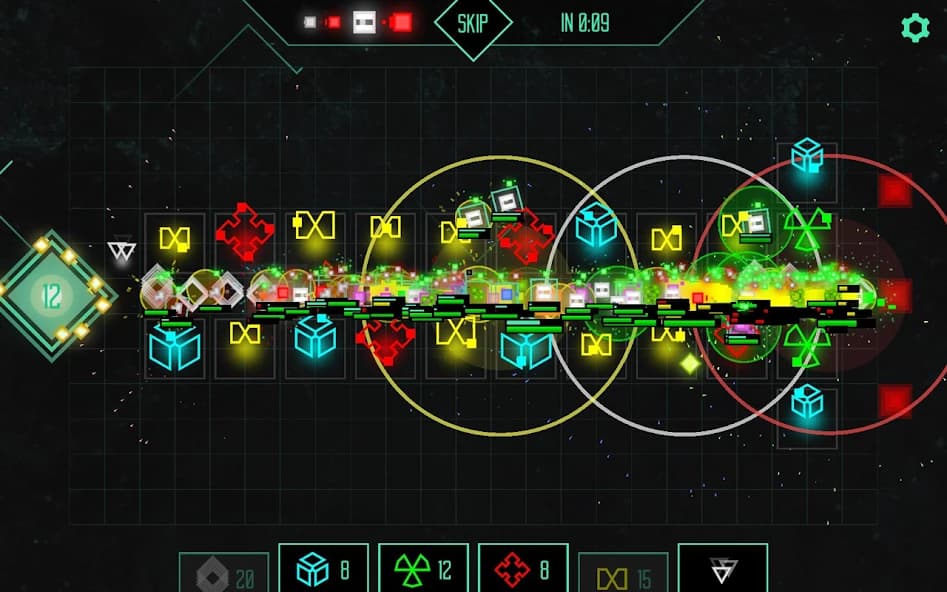Open the settings gear
Viewport: 947px width, 592px height.
[x=915, y=28]
